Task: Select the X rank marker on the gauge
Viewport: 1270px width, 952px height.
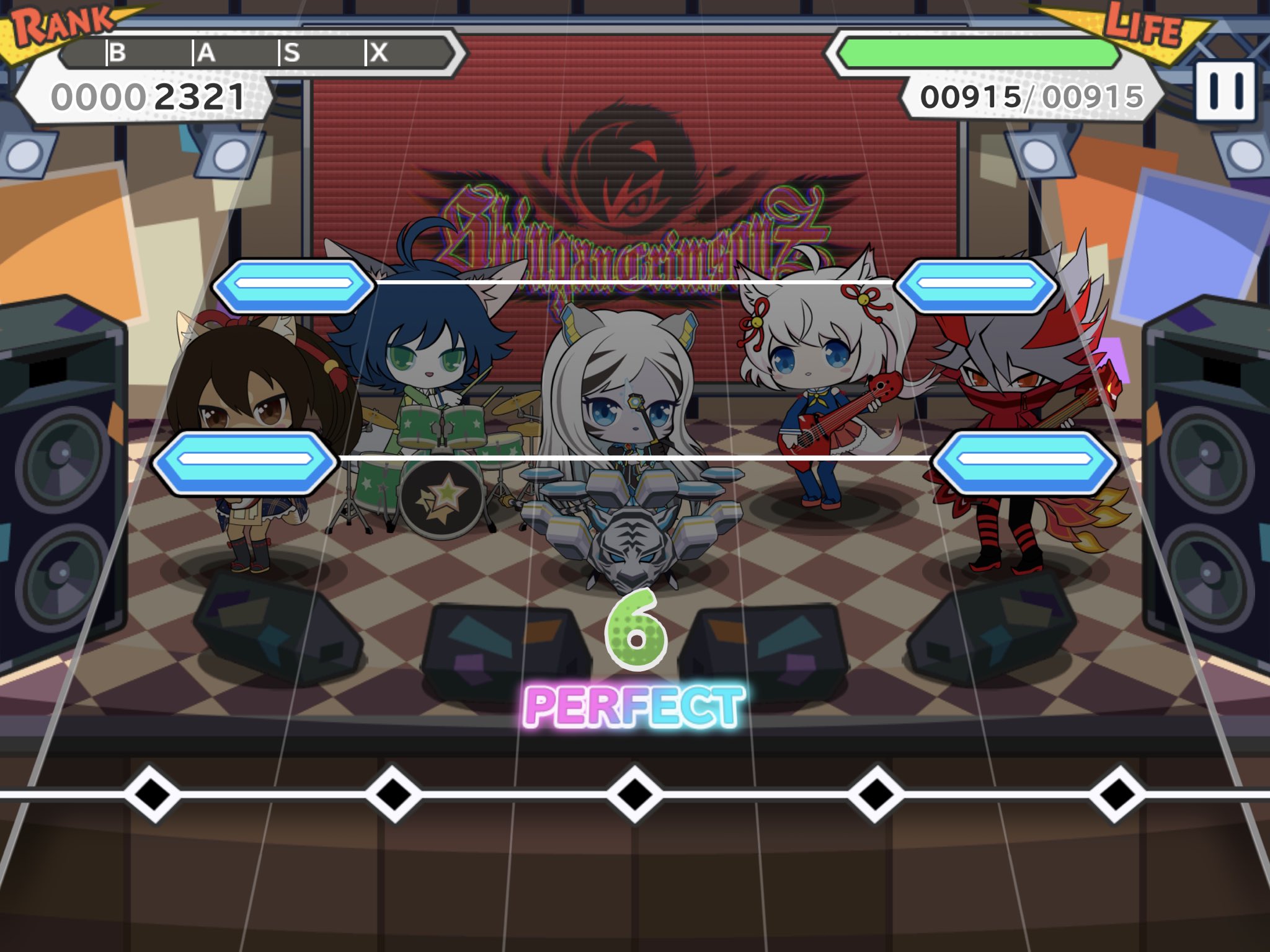Action: (380, 55)
